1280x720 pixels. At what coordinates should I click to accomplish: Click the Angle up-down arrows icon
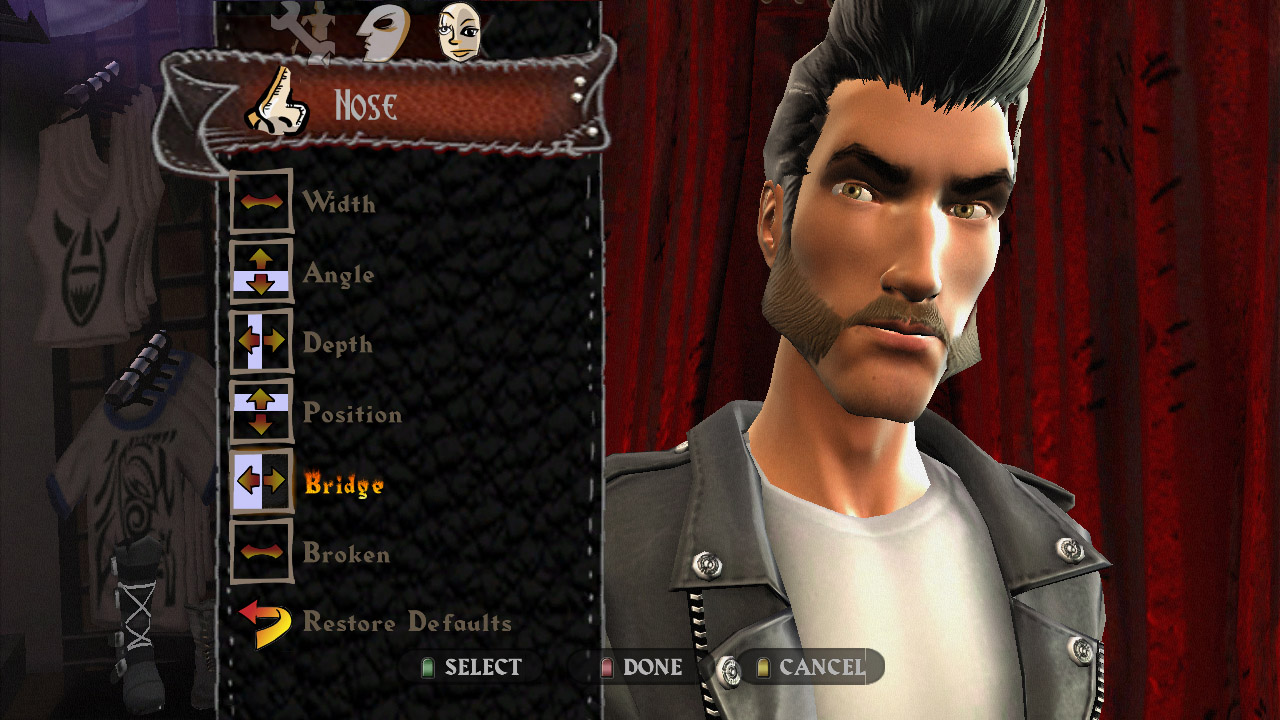261,272
